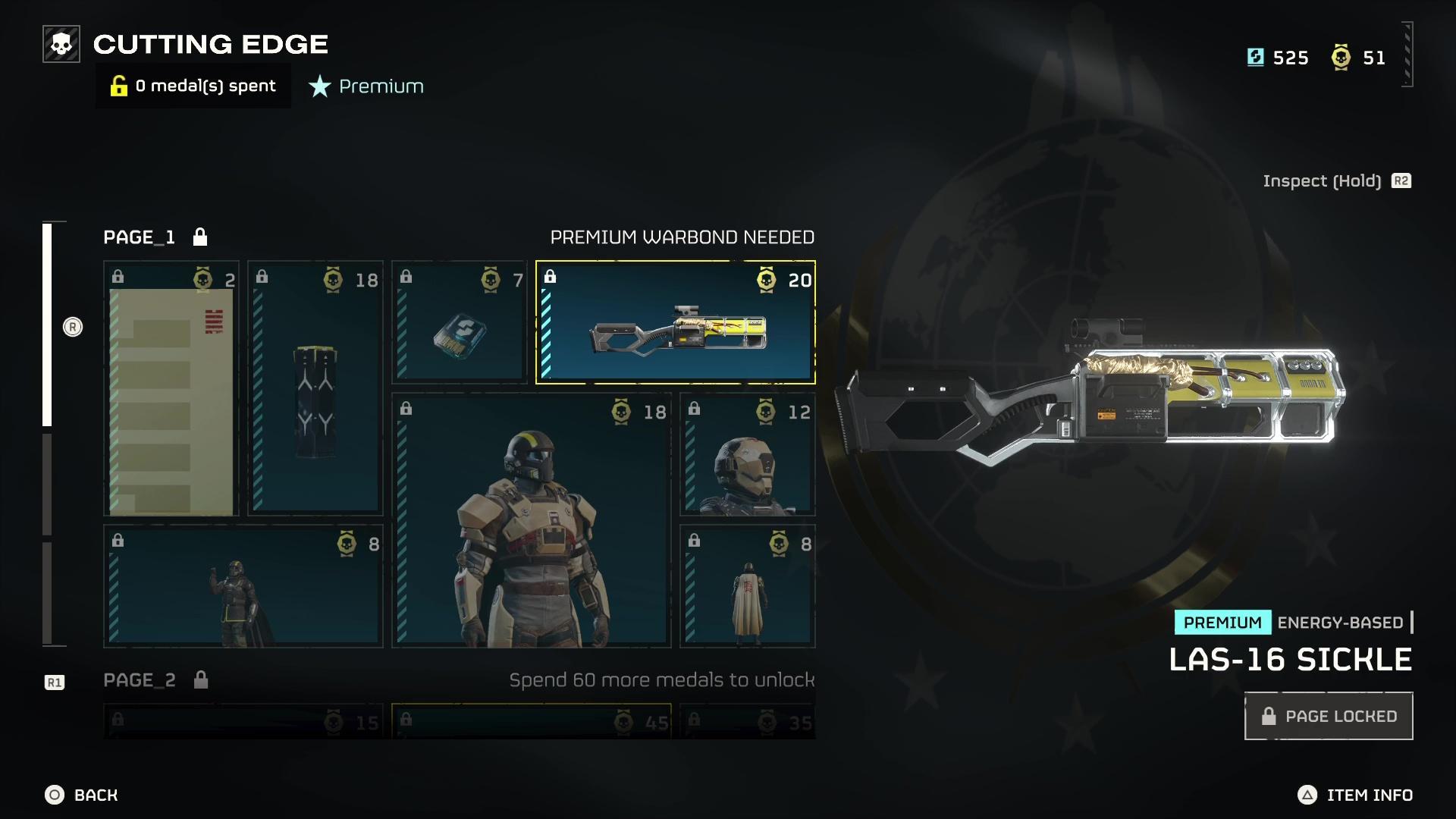Click the R1 shoulder button prompt on the left
The width and height of the screenshot is (1456, 819).
click(53, 681)
